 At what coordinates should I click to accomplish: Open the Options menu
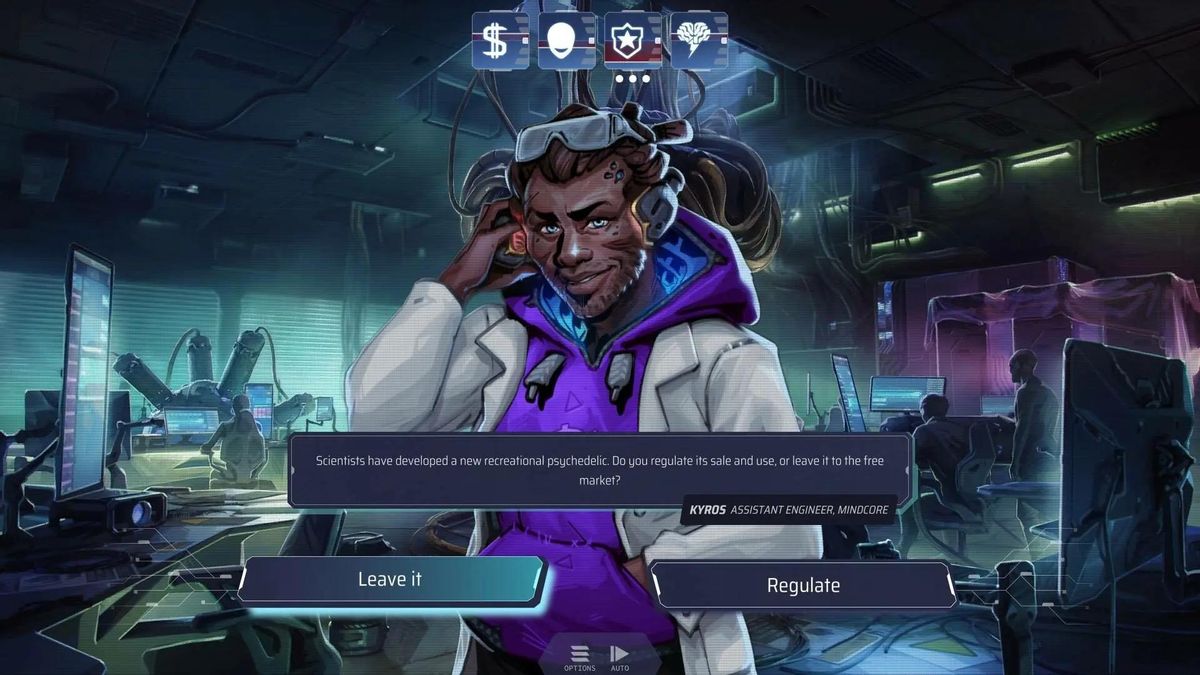(579, 657)
